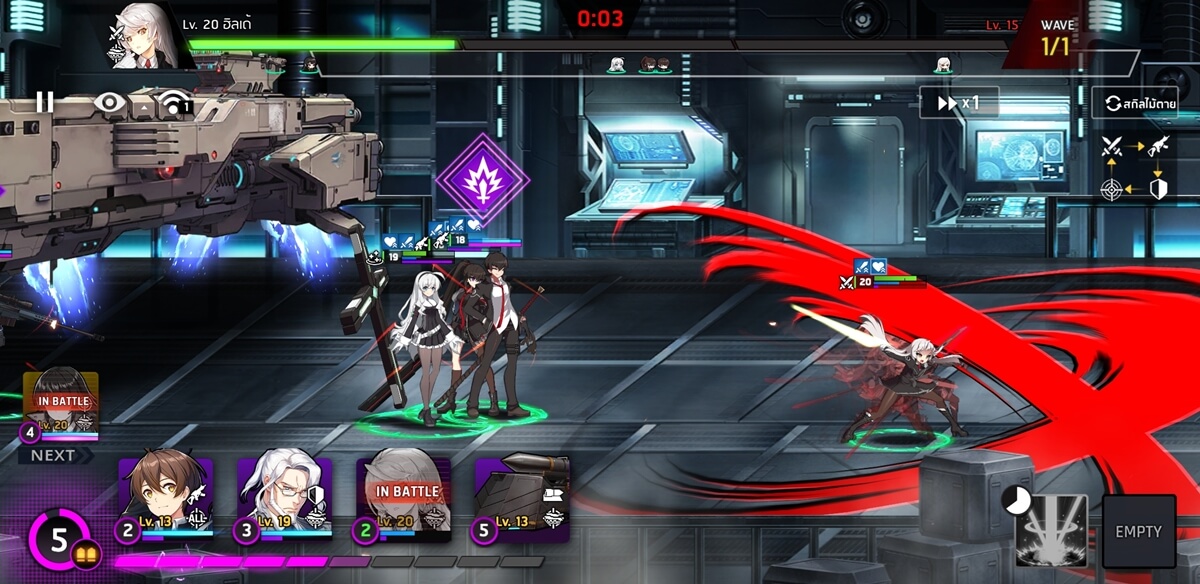Pause the battle
This screenshot has height=584, width=1200.
point(44,101)
